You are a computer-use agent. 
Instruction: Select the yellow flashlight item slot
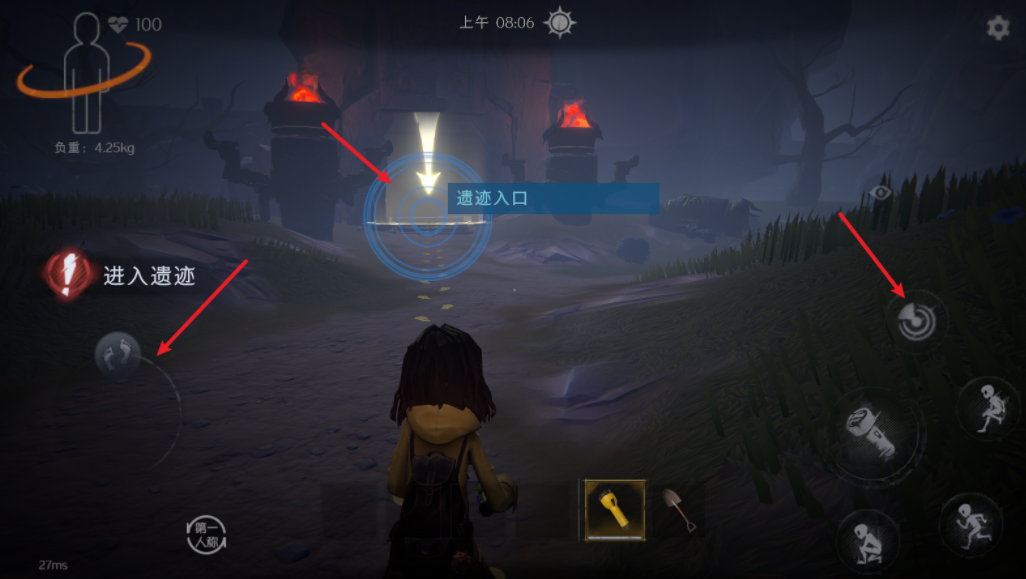point(615,509)
